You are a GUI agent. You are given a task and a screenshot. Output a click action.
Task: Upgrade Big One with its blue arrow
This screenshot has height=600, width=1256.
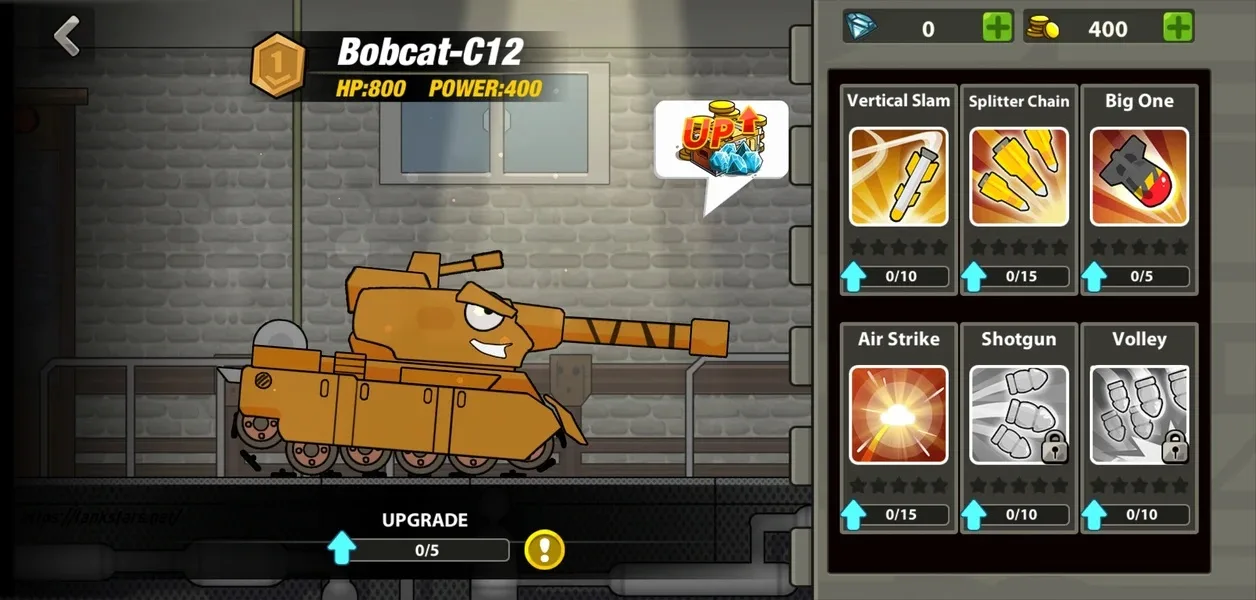[1094, 276]
